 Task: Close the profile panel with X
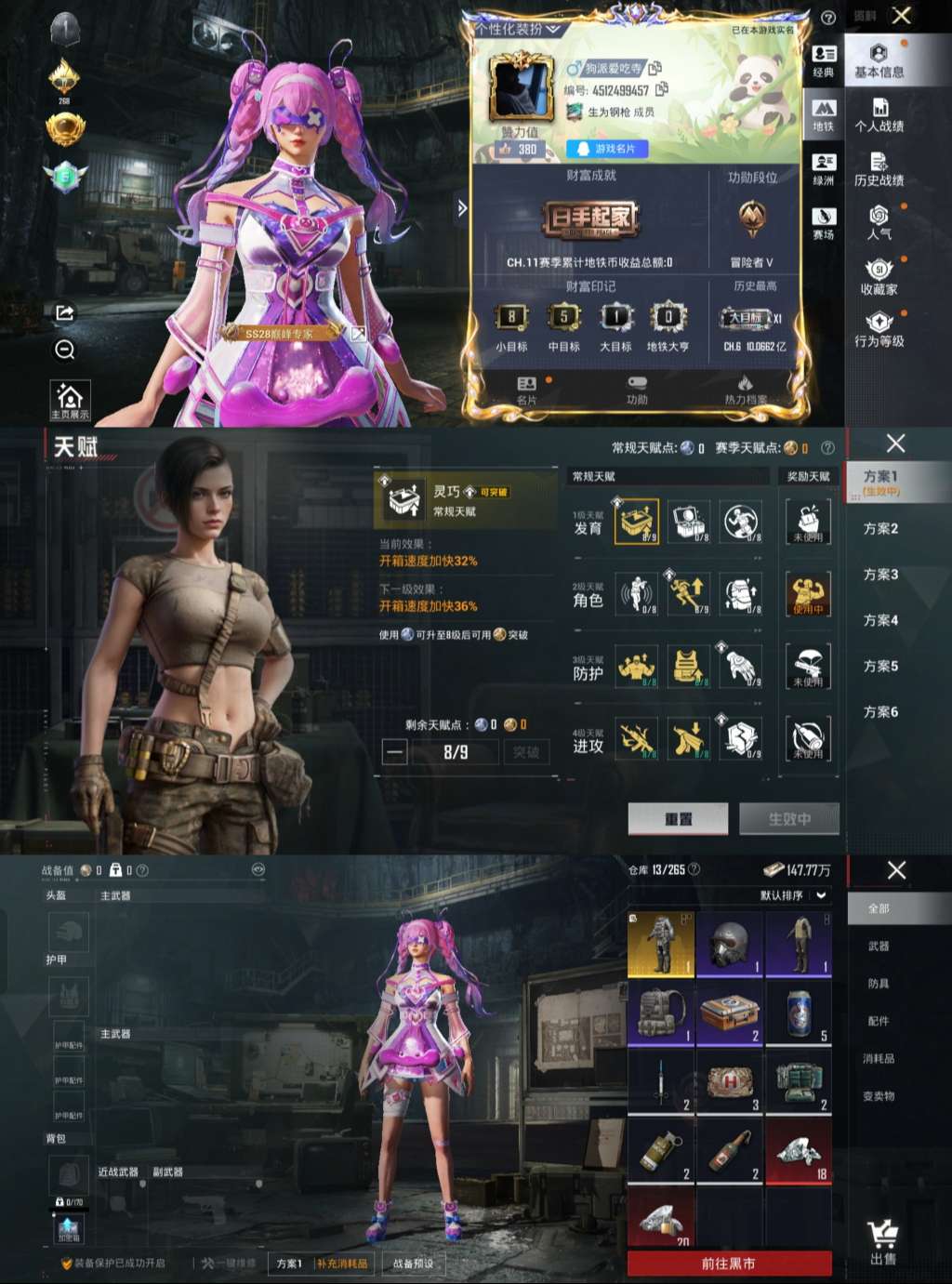[901, 16]
